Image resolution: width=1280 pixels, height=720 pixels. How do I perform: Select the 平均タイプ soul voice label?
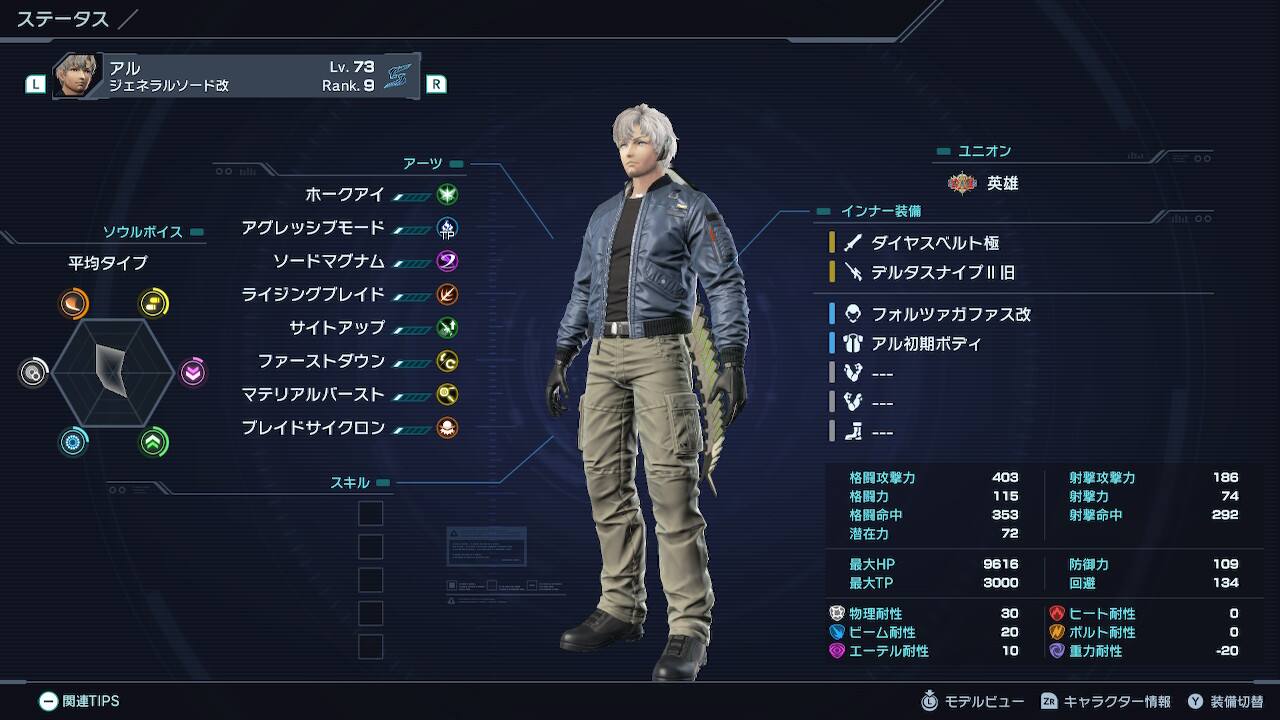[x=107, y=263]
